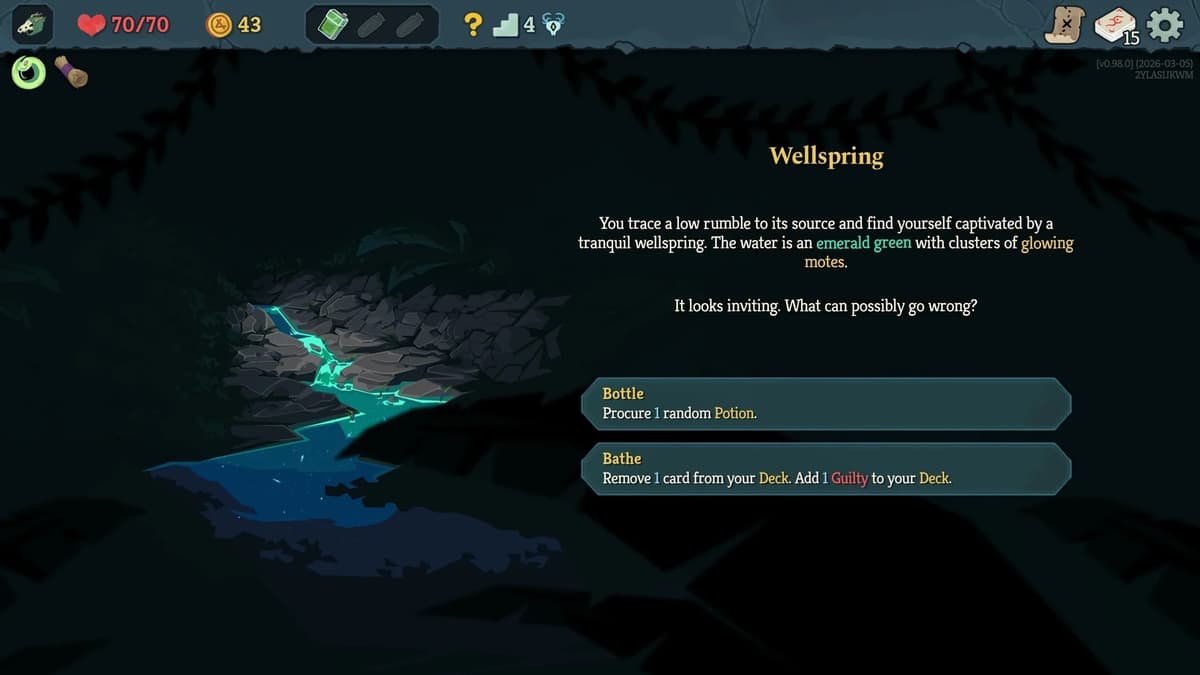Click the character portrait icon

(33, 25)
